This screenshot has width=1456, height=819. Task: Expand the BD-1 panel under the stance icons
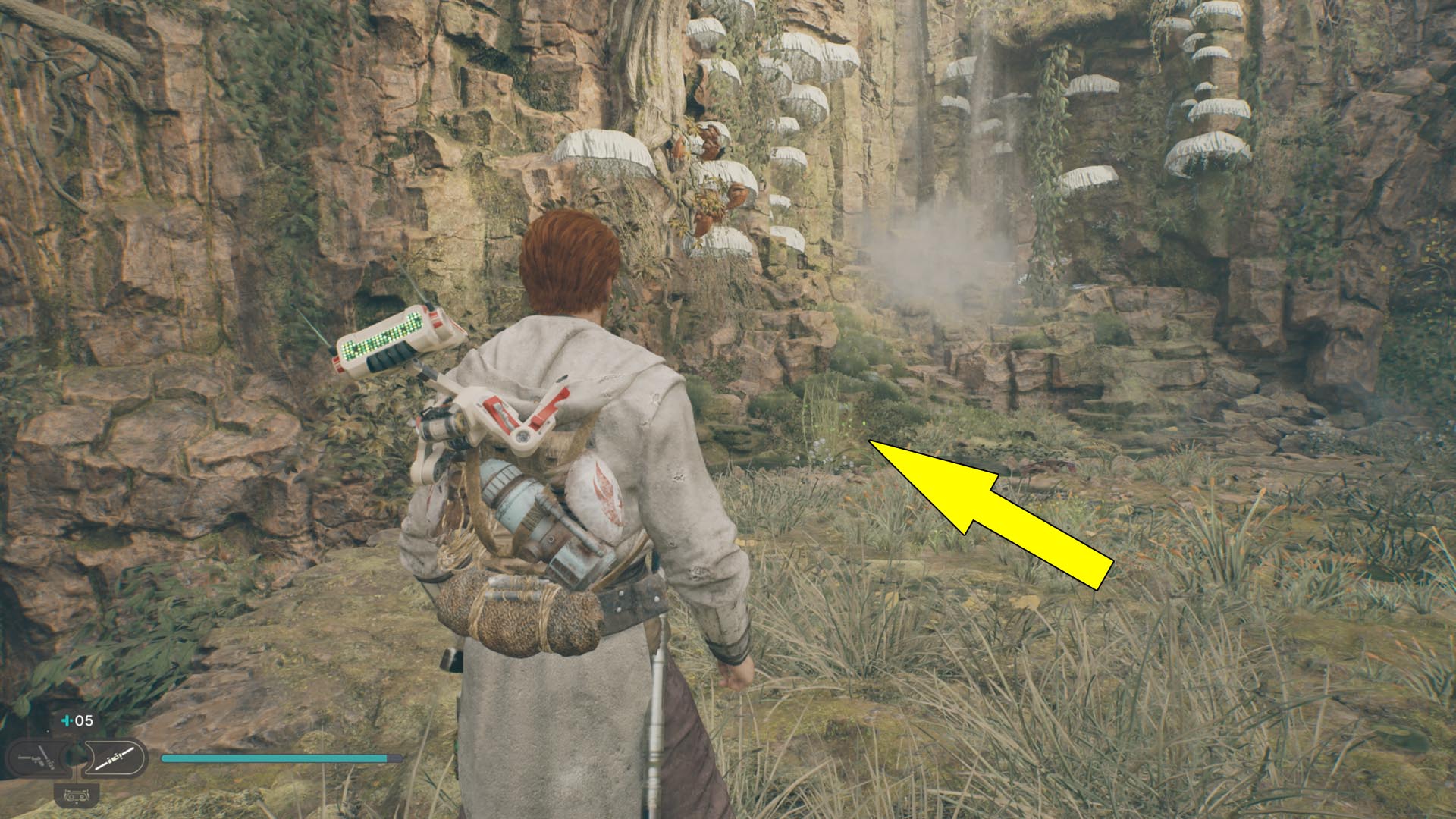click(76, 796)
